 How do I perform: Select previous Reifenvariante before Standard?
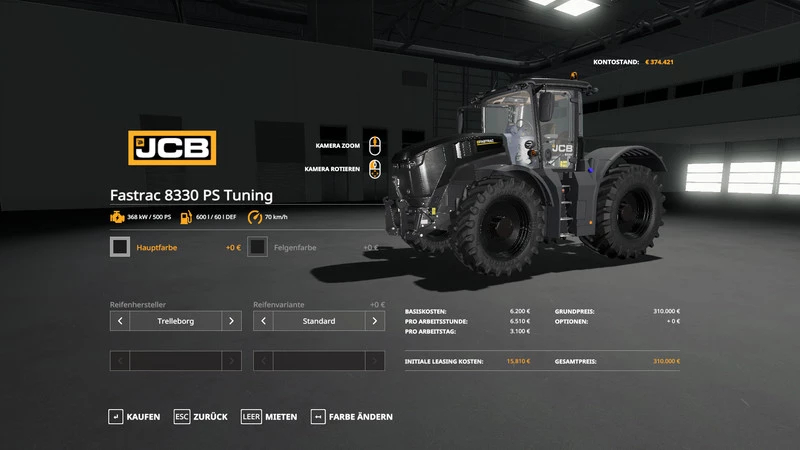263,321
